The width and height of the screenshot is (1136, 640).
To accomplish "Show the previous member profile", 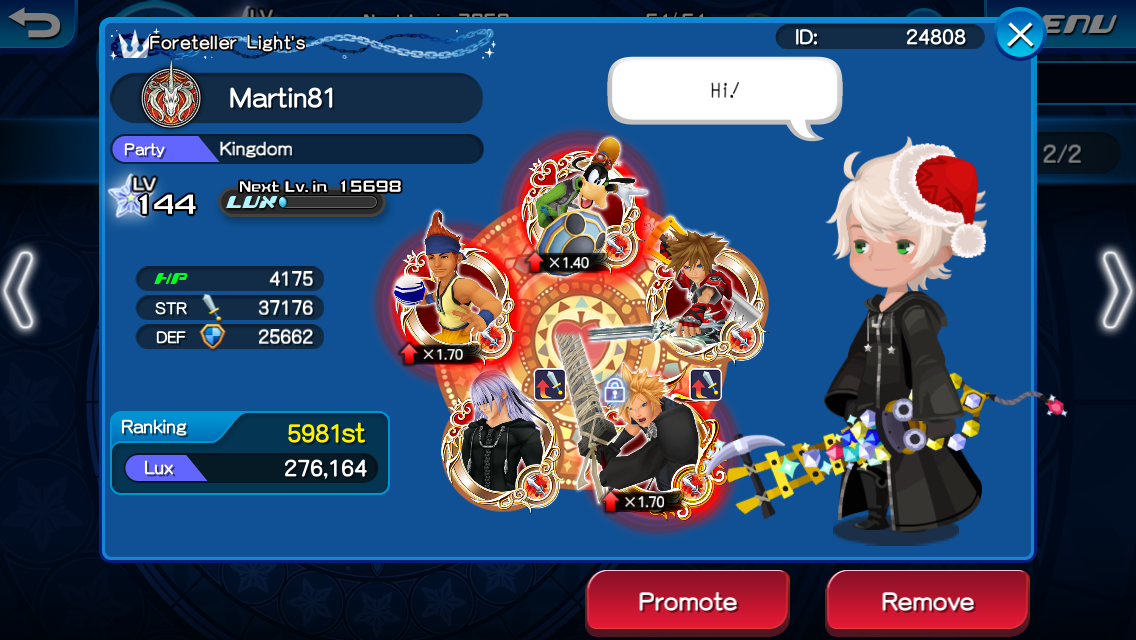I will click(x=20, y=291).
